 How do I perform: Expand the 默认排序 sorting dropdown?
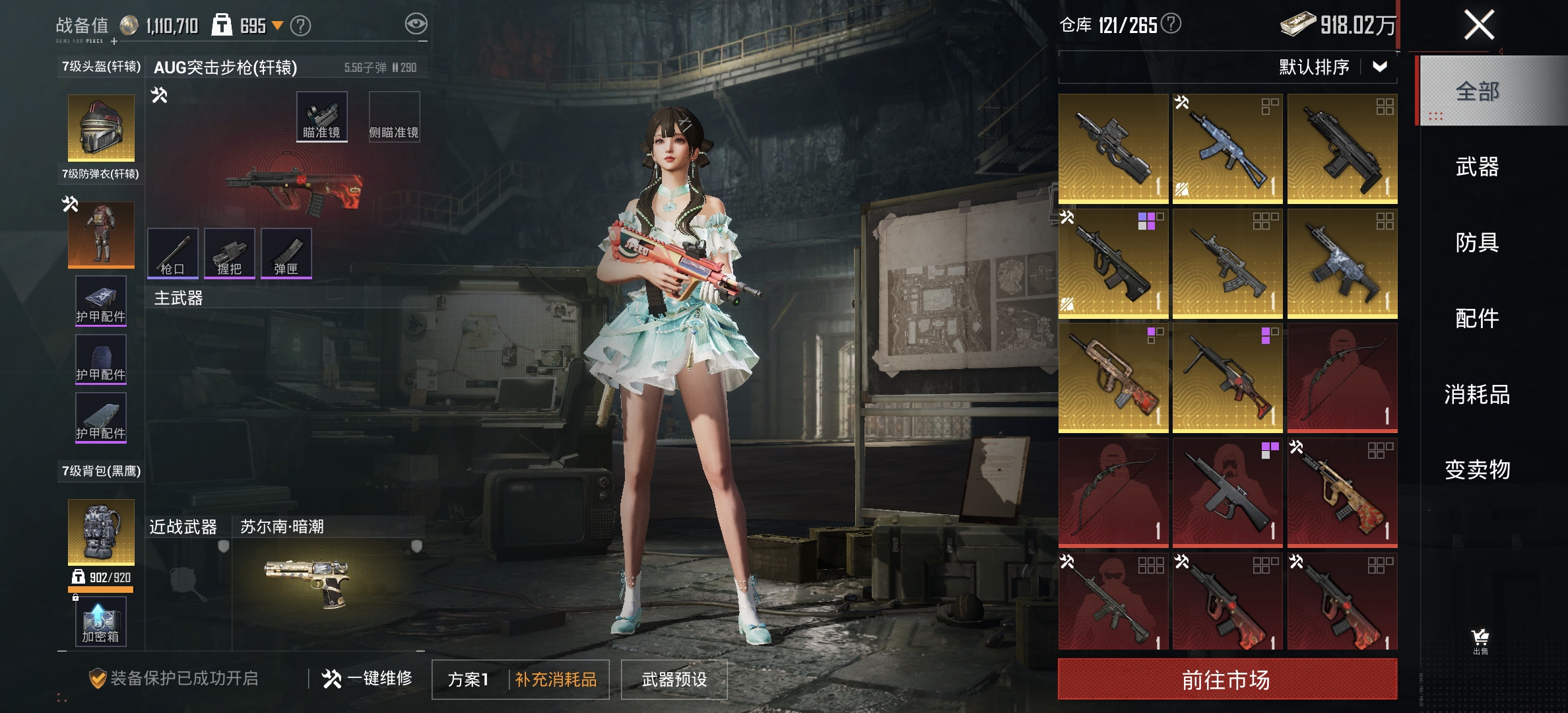pyautogui.click(x=1338, y=67)
